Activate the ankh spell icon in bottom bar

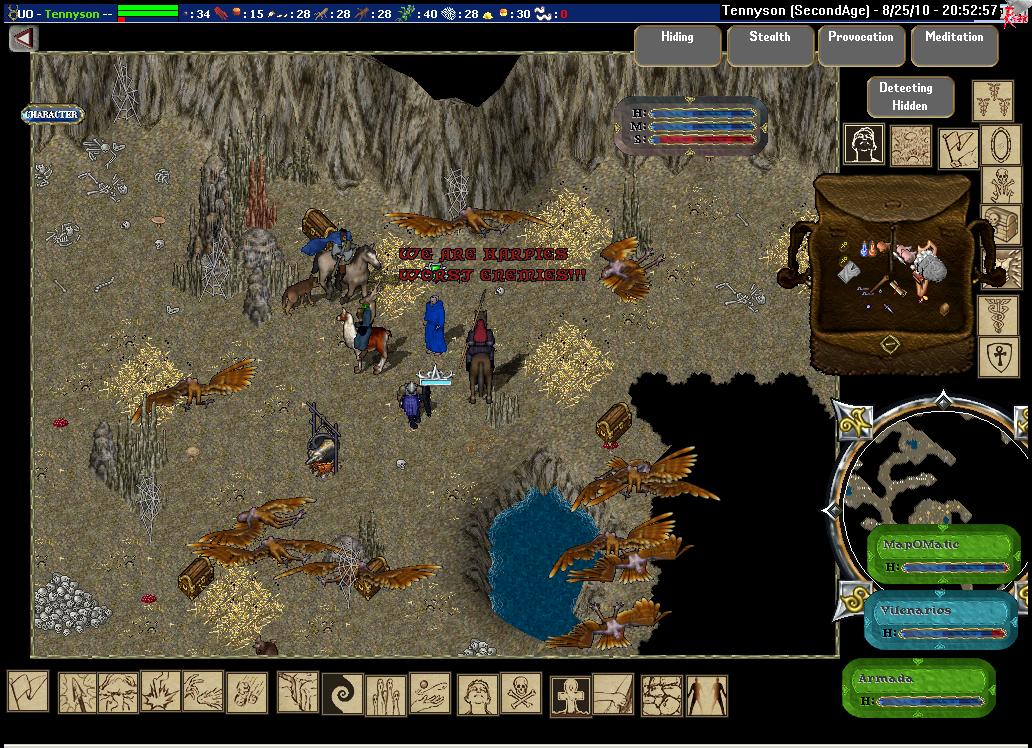point(568,694)
